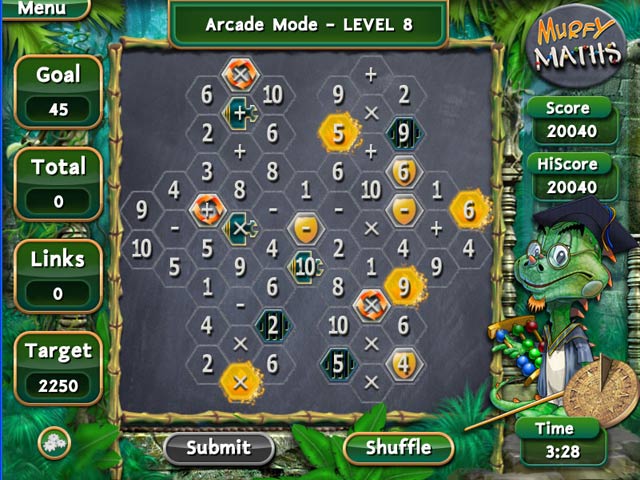640x480 pixels.
Task: Choose the glowing yellow 9 tile
Action: click(x=403, y=285)
